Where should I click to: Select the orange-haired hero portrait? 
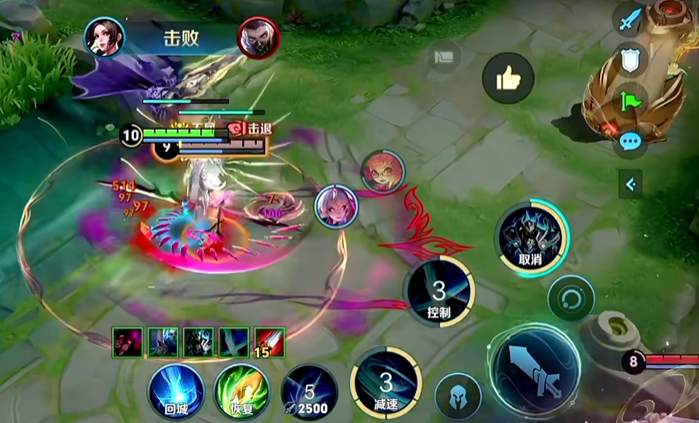click(381, 171)
